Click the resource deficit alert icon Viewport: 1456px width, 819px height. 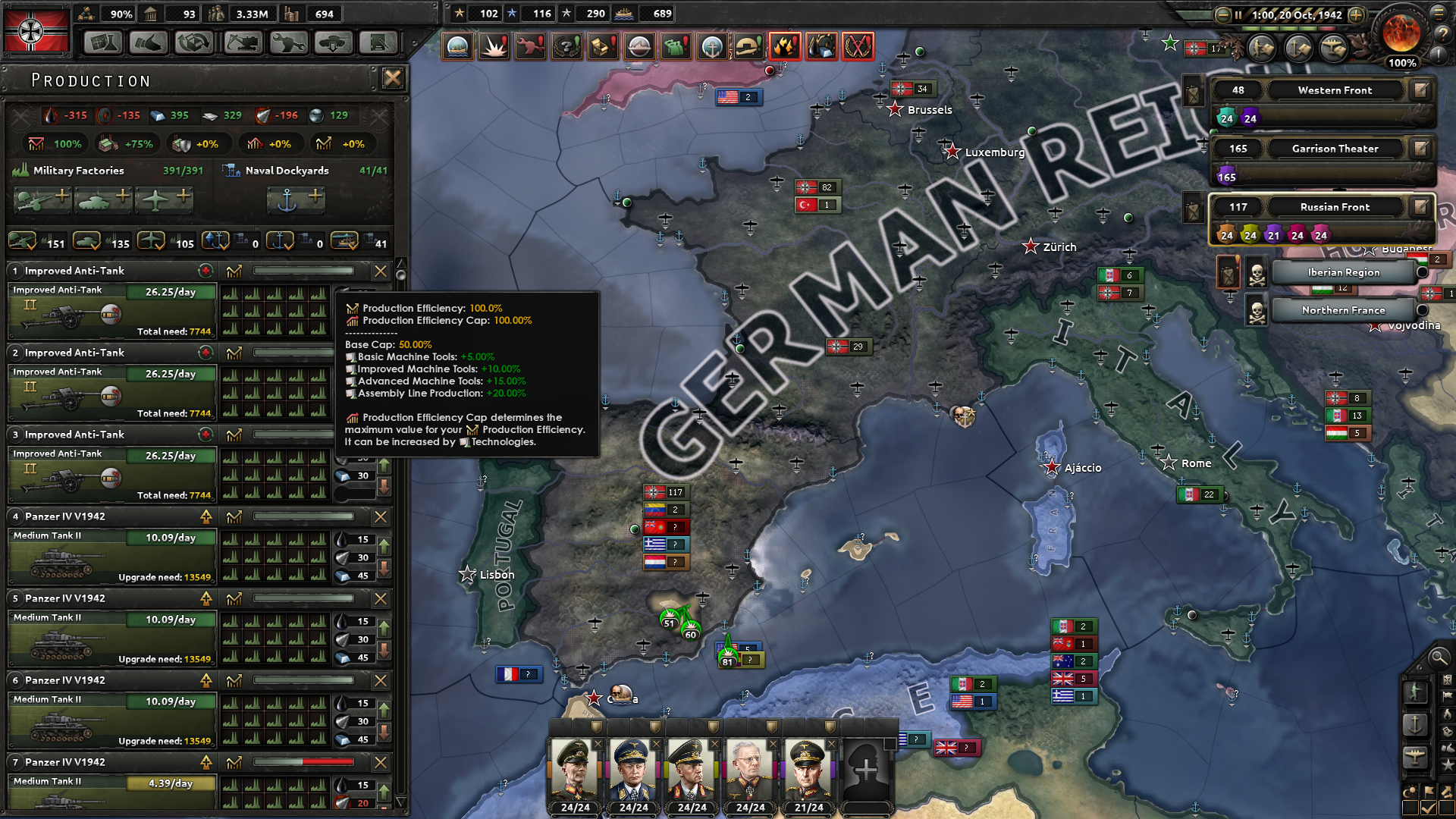click(821, 45)
